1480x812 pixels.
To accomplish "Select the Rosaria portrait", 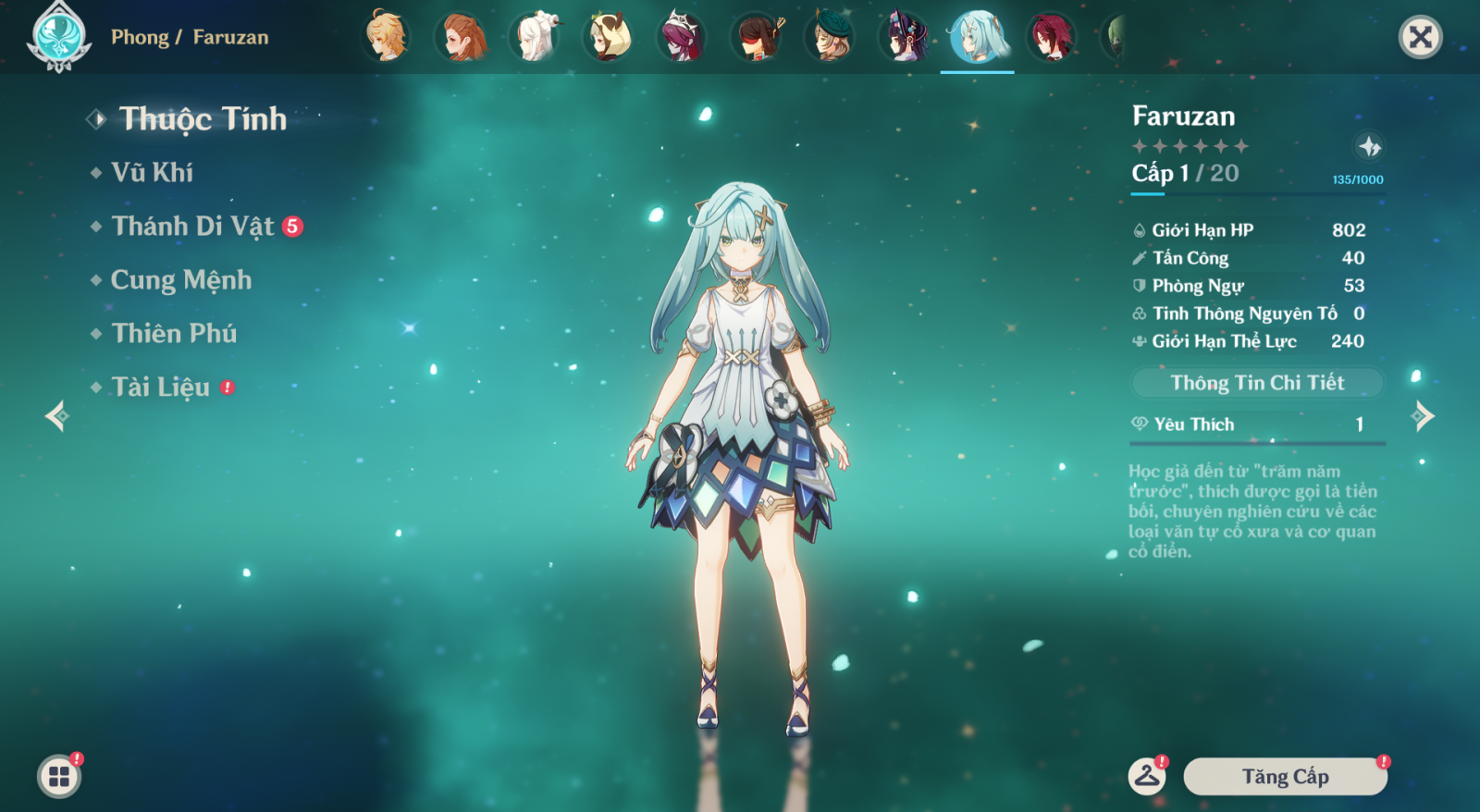I will click(682, 37).
